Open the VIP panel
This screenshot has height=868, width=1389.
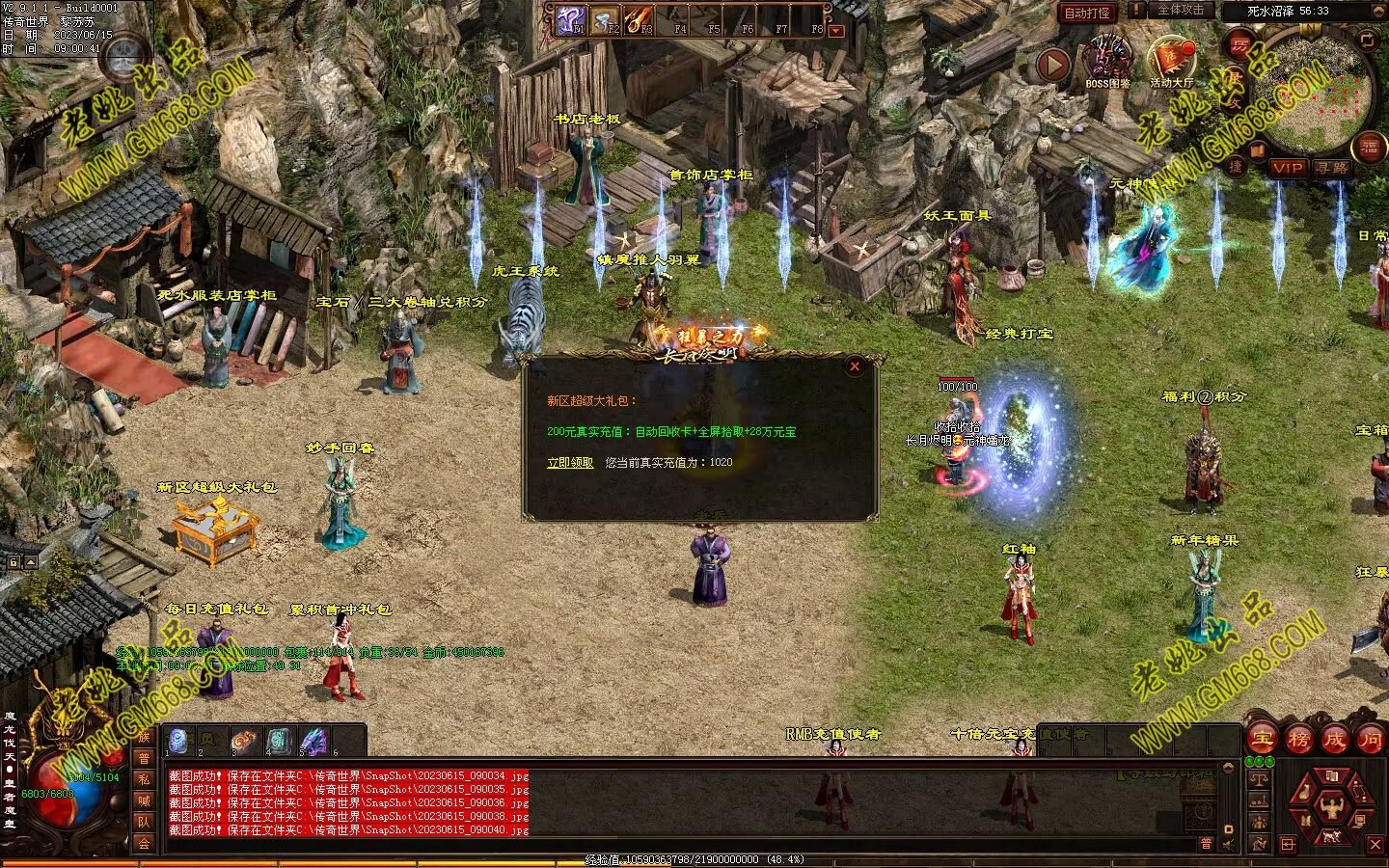point(1287,168)
